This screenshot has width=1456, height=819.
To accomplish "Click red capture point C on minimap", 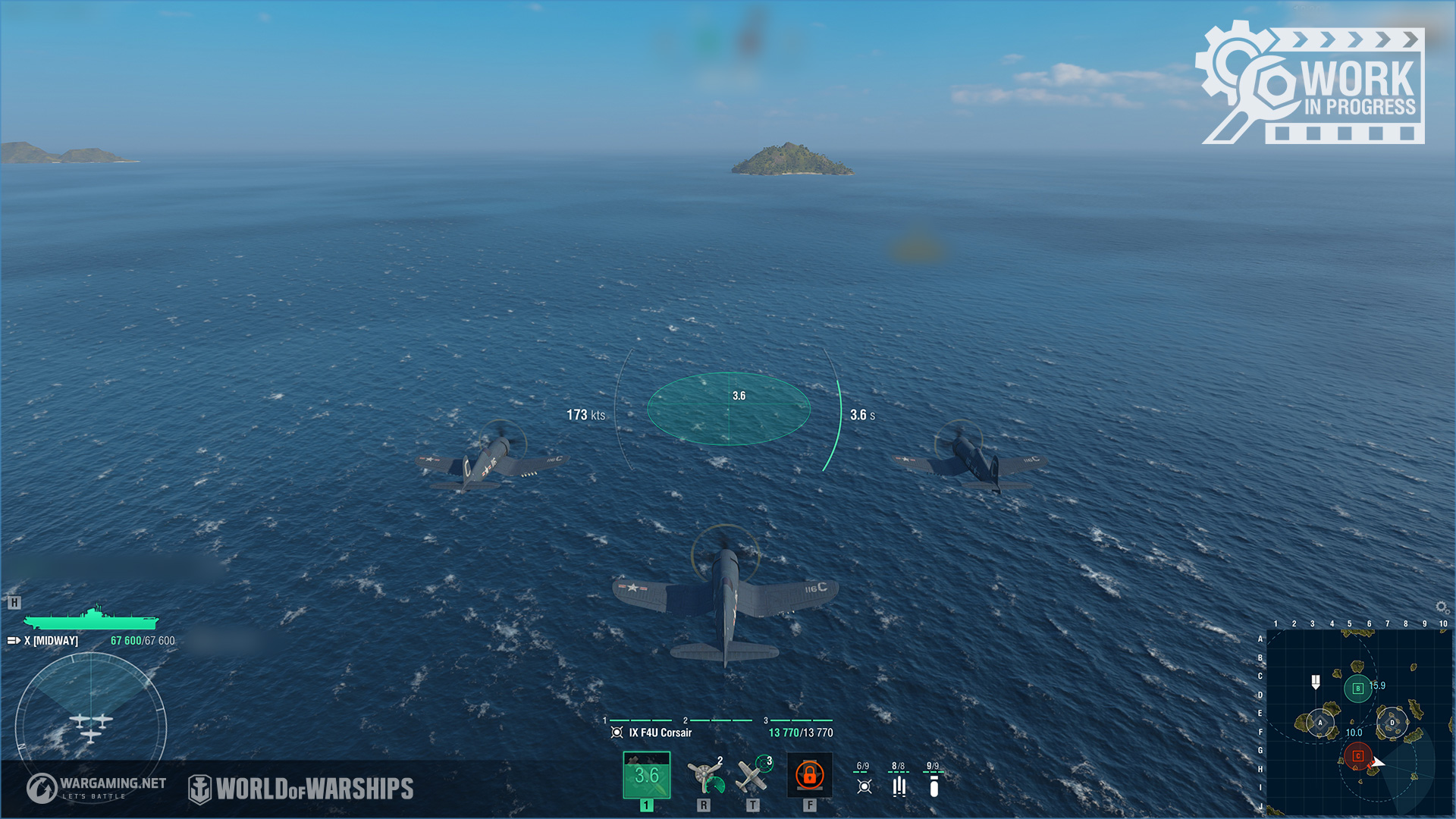I will (x=1357, y=755).
